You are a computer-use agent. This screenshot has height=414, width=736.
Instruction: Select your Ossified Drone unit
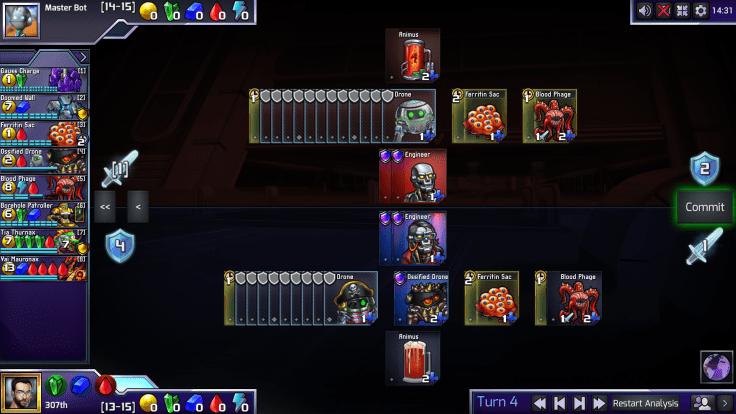pos(420,297)
